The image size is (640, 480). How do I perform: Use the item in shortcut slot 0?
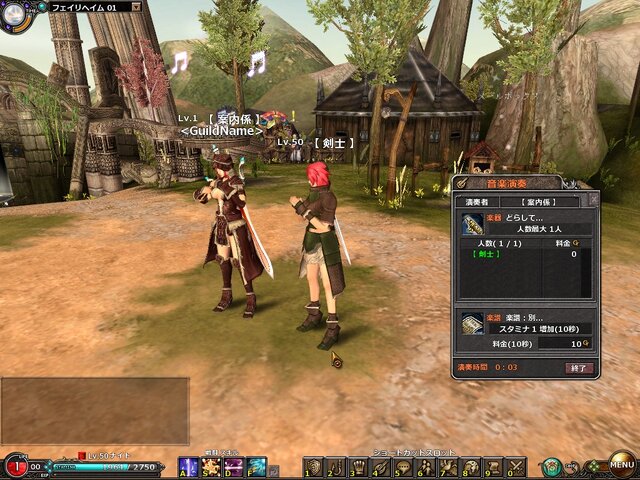pyautogui.click(x=515, y=467)
